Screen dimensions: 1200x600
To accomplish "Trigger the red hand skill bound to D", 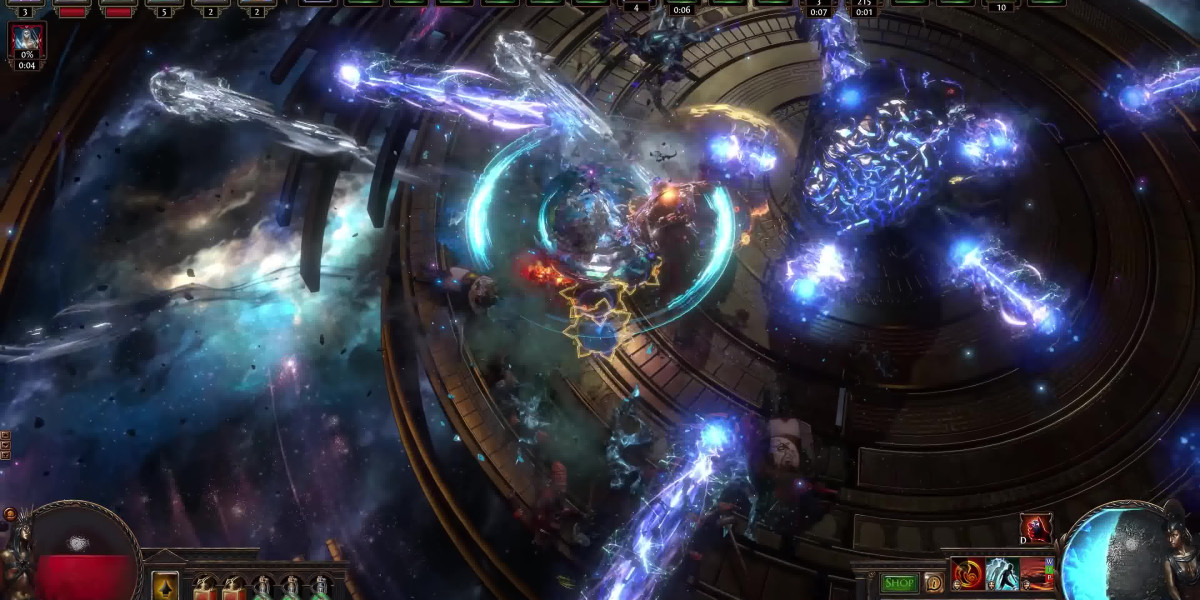I will click(x=1035, y=528).
